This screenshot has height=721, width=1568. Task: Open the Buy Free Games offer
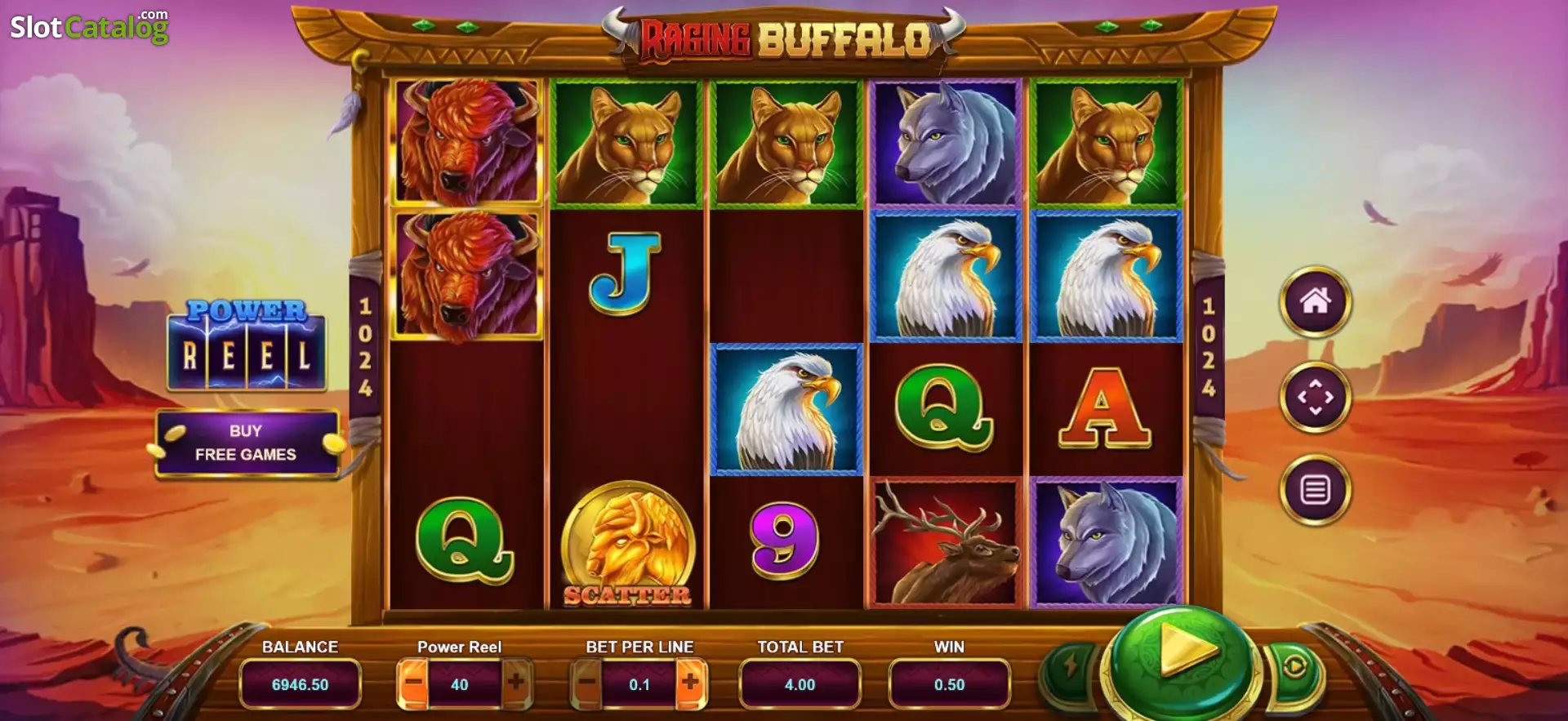pyautogui.click(x=246, y=443)
